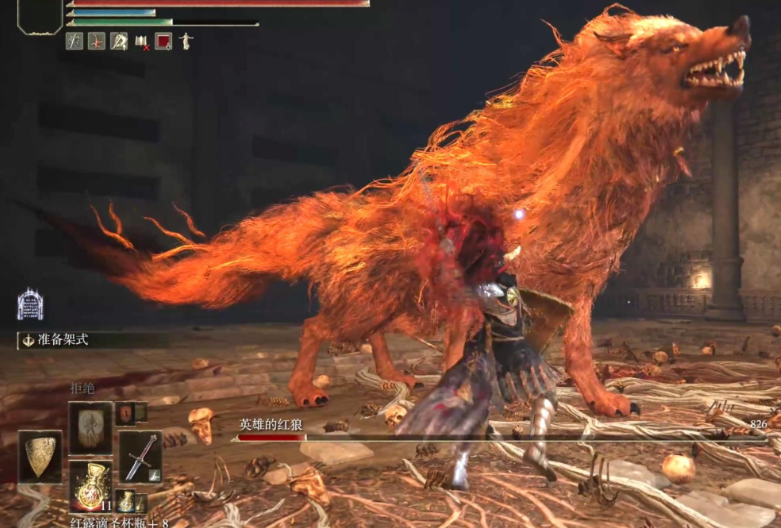Click the pale statue figure status icon
This screenshot has height=528, width=781.
186,41
